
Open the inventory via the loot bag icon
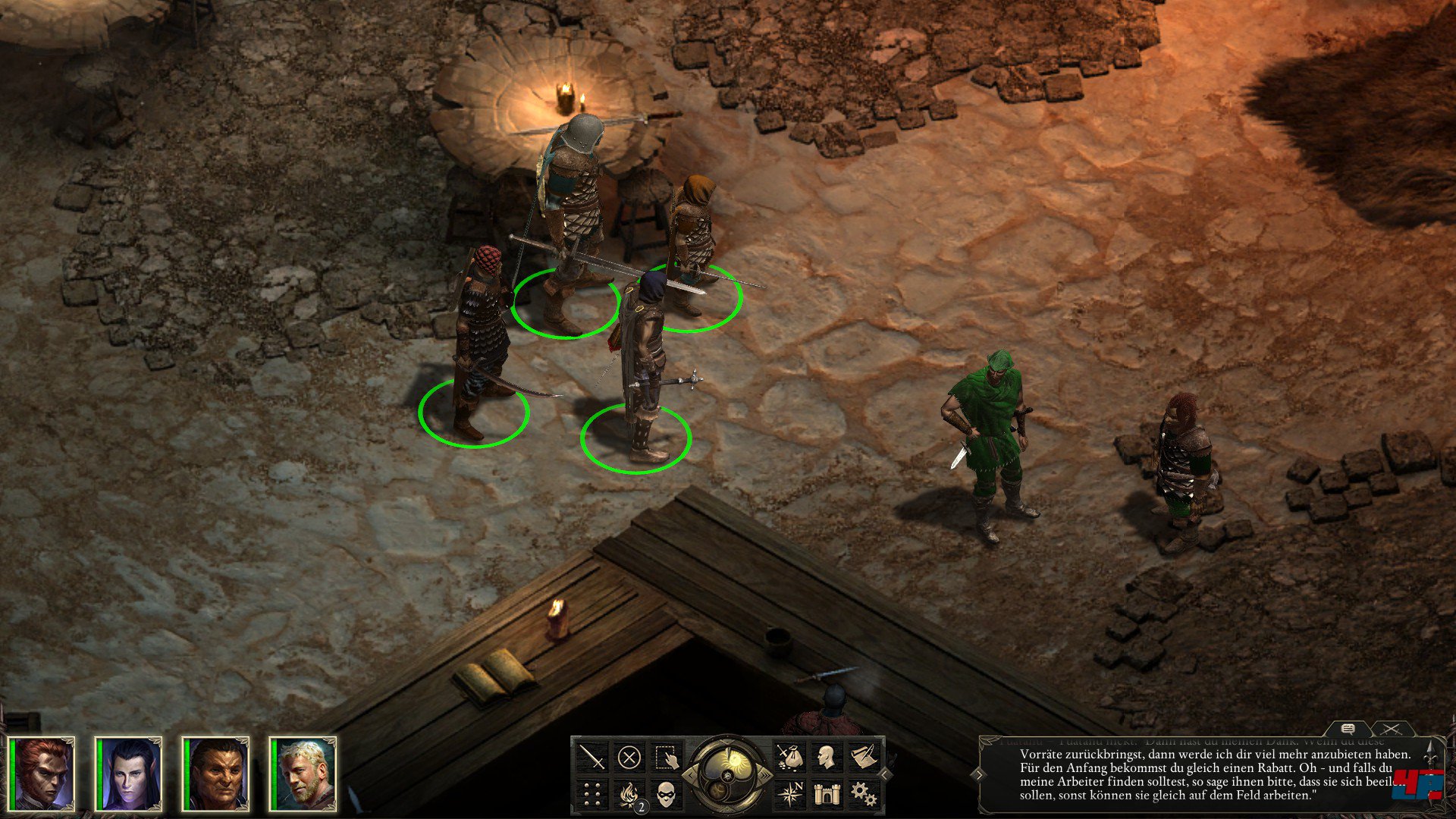[x=789, y=757]
